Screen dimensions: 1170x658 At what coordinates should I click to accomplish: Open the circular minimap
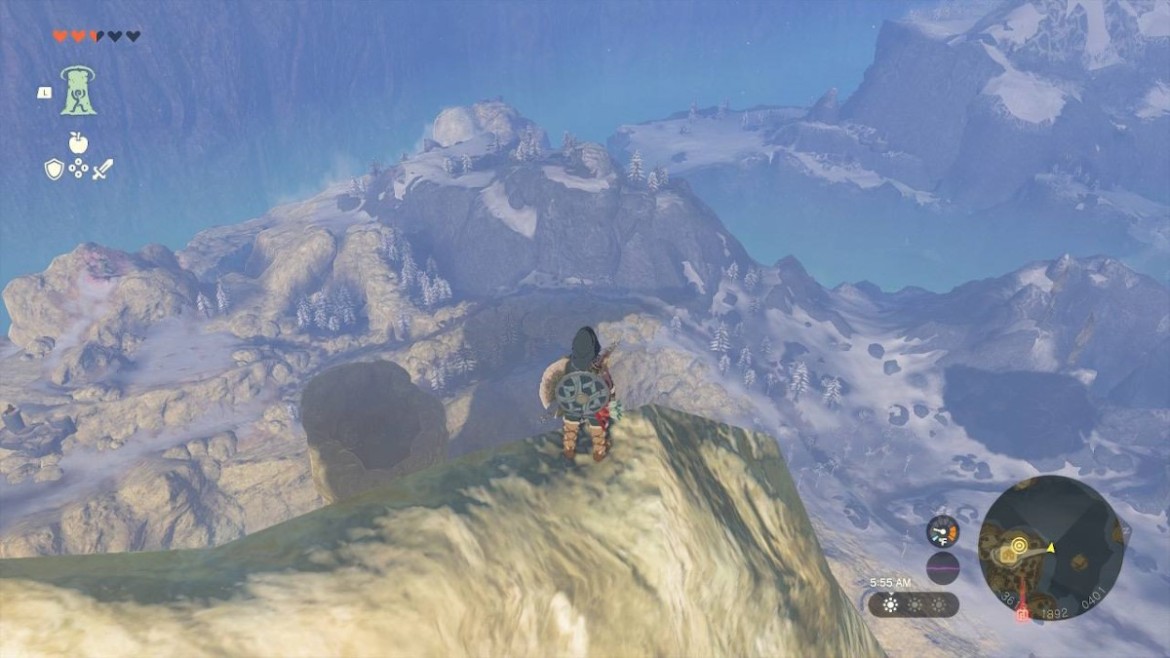click(x=1051, y=548)
